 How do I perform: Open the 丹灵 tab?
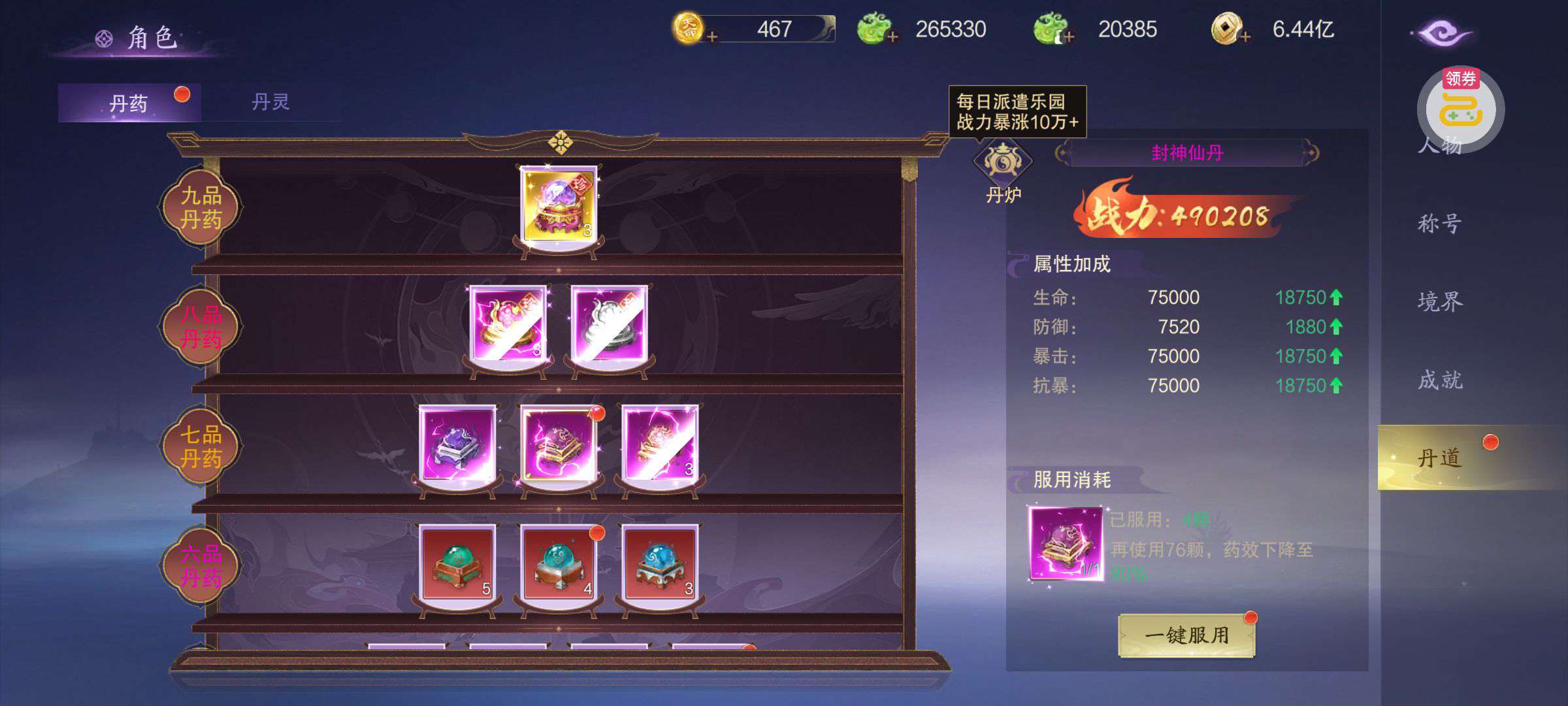tap(270, 102)
